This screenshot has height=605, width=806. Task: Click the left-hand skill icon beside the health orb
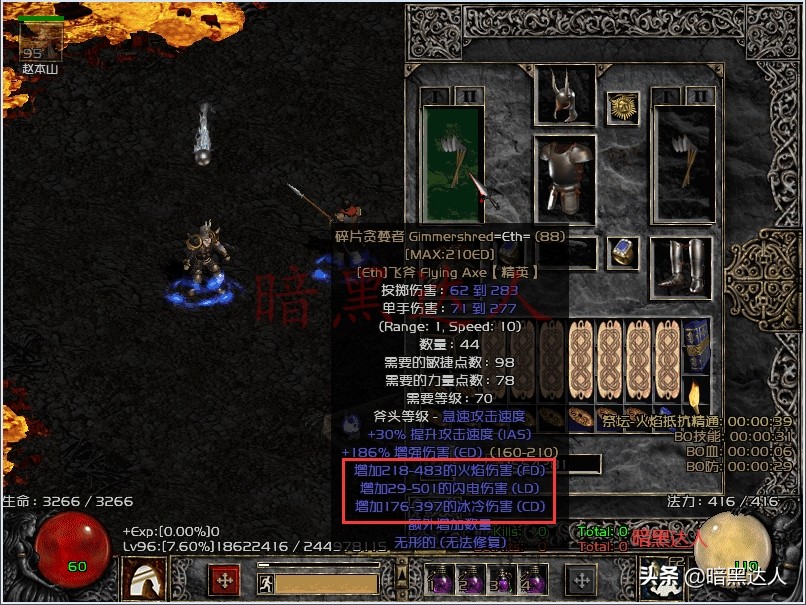[143, 578]
